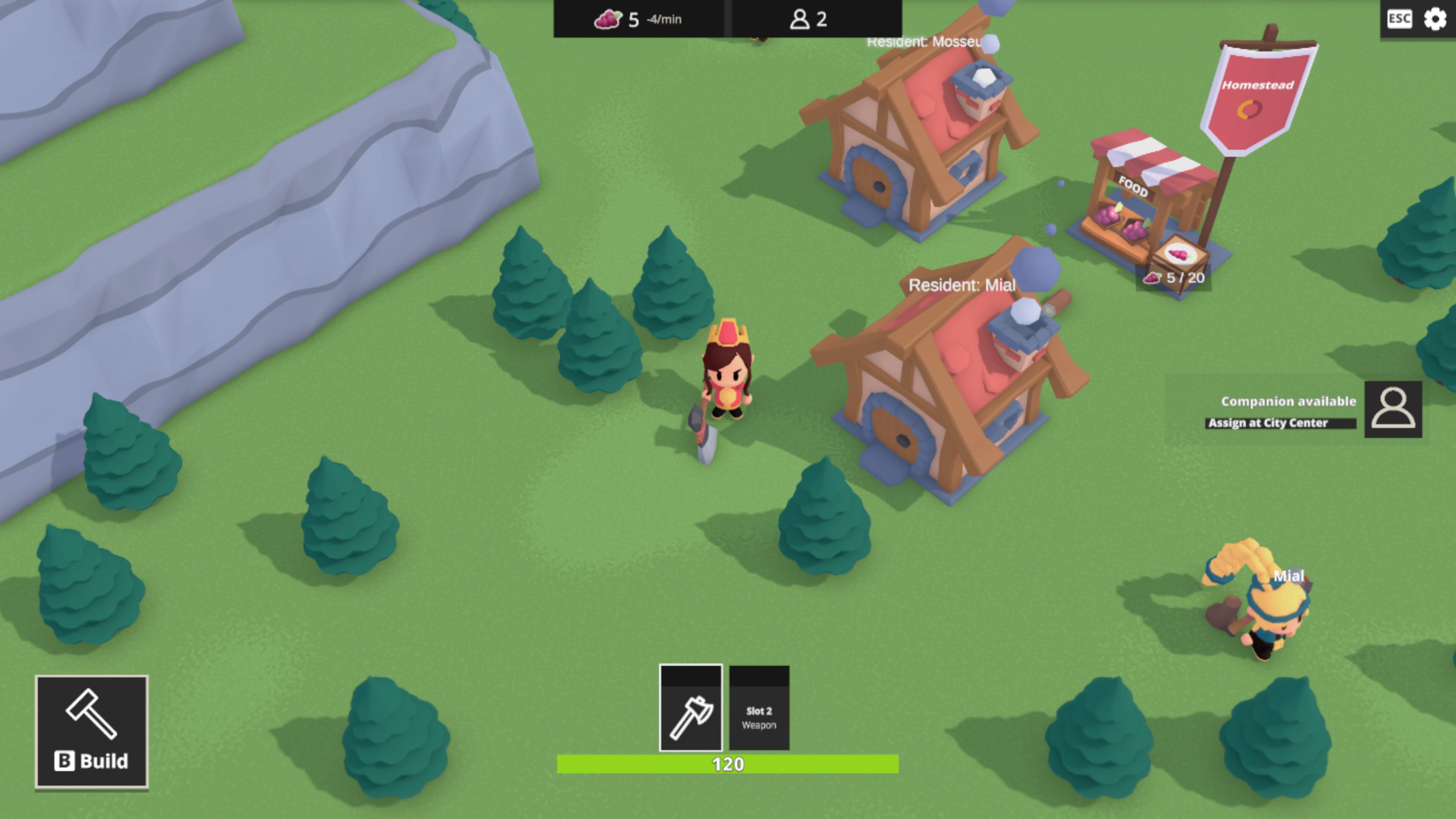Select the axe hotbar slot
This screenshot has width=1456, height=819.
click(691, 708)
